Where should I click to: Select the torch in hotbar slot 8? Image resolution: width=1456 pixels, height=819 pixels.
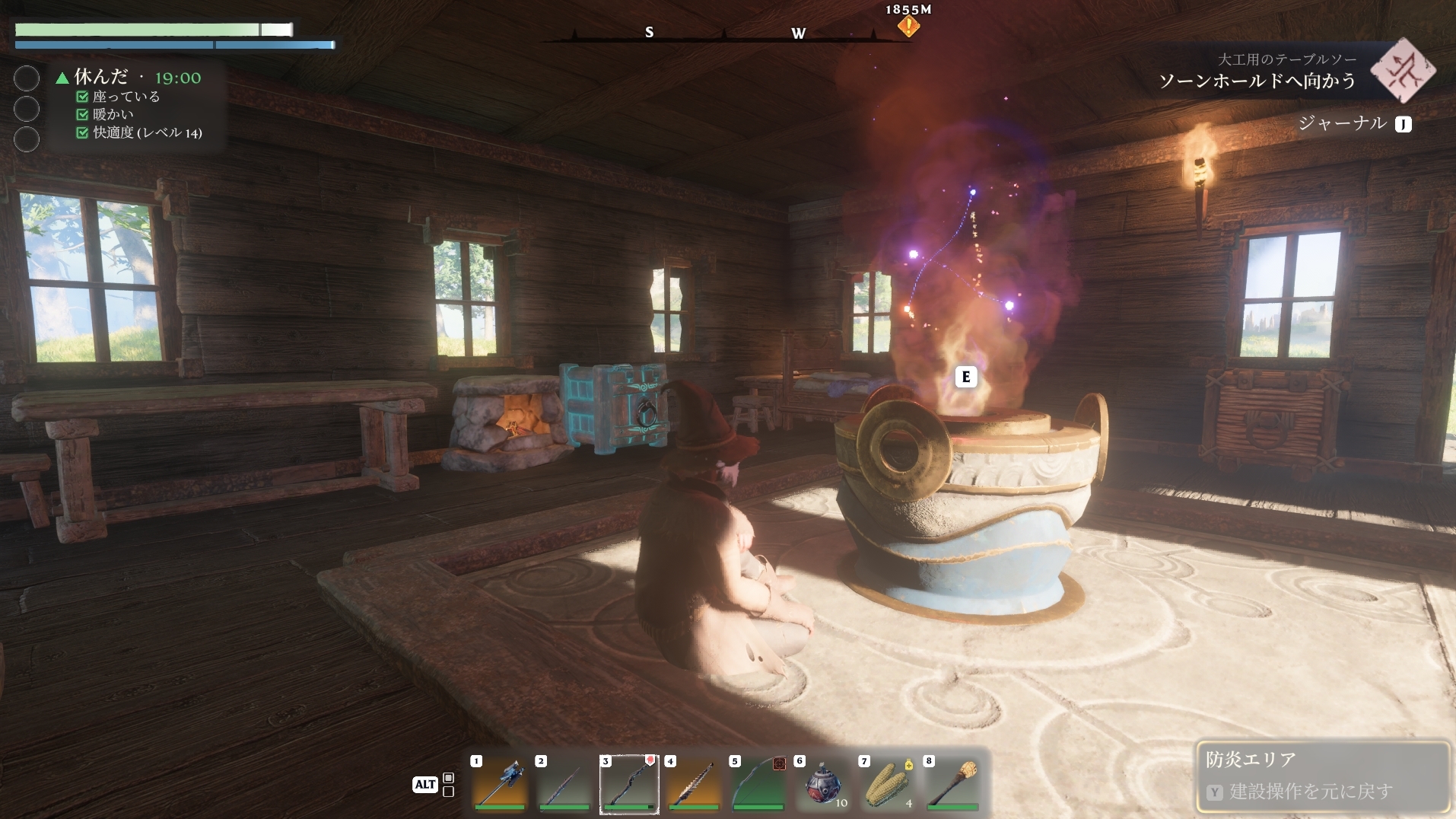[952, 784]
